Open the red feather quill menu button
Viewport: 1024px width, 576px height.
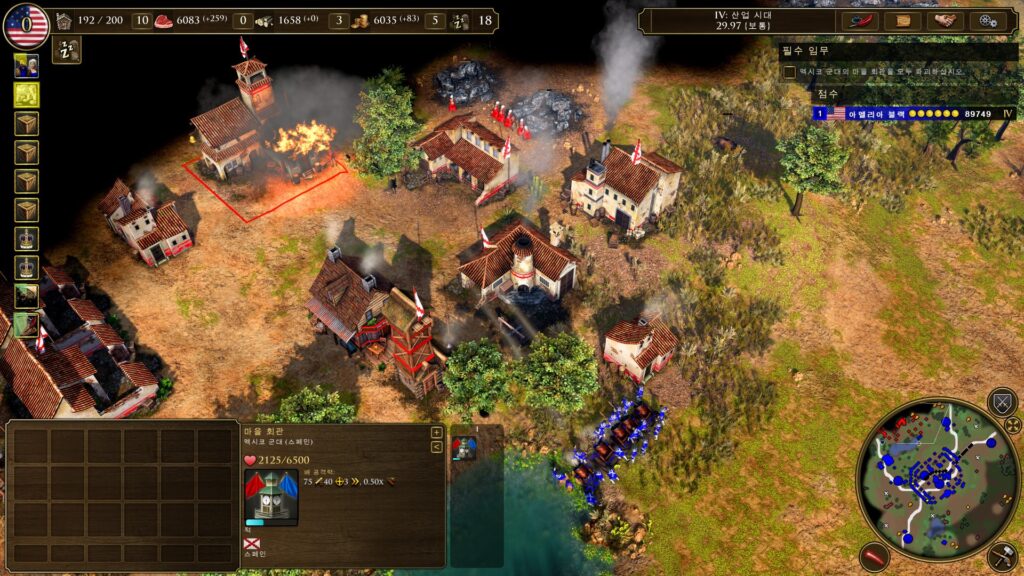pyautogui.click(x=859, y=20)
